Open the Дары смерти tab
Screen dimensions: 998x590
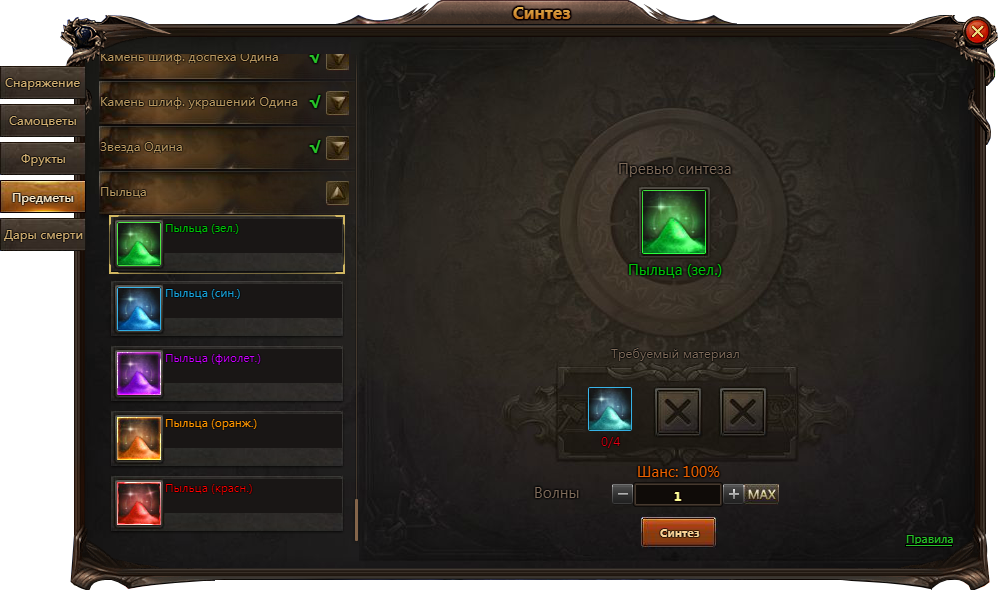43,236
